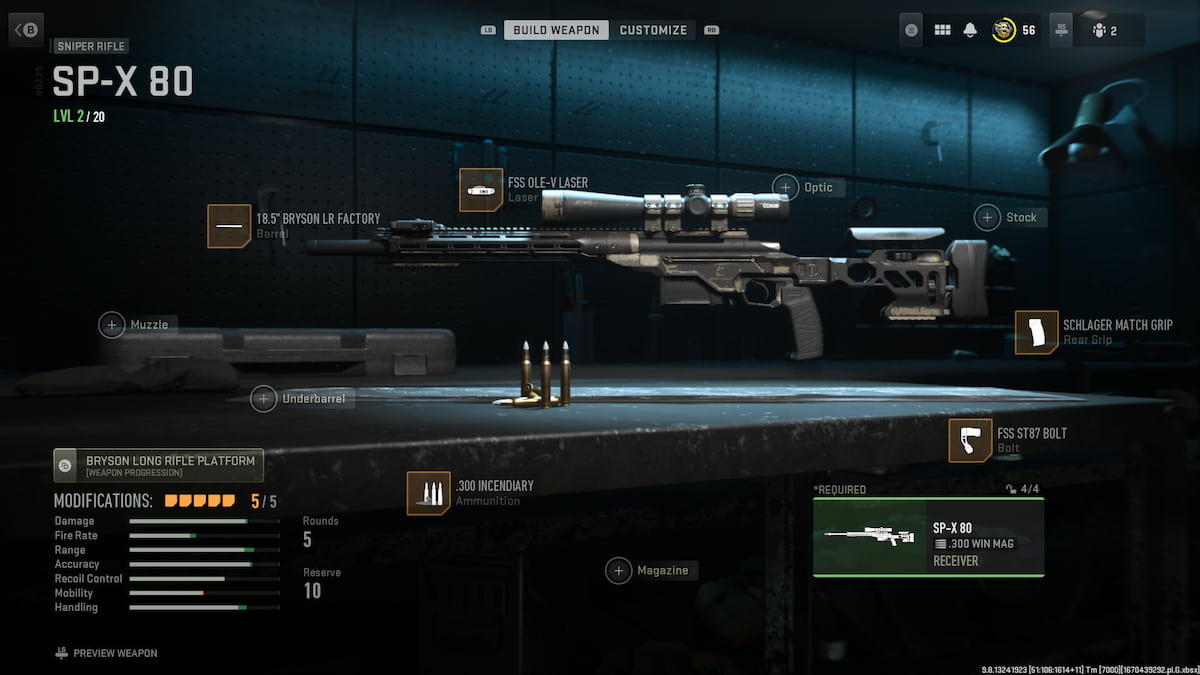The width and height of the screenshot is (1200, 675).
Task: Open the Bryson Long Rifle Platform progression
Action: (x=159, y=465)
